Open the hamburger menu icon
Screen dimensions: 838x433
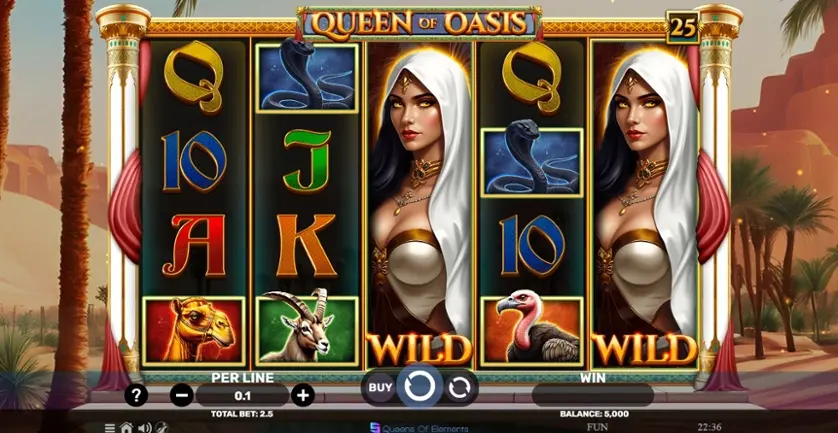[x=110, y=427]
